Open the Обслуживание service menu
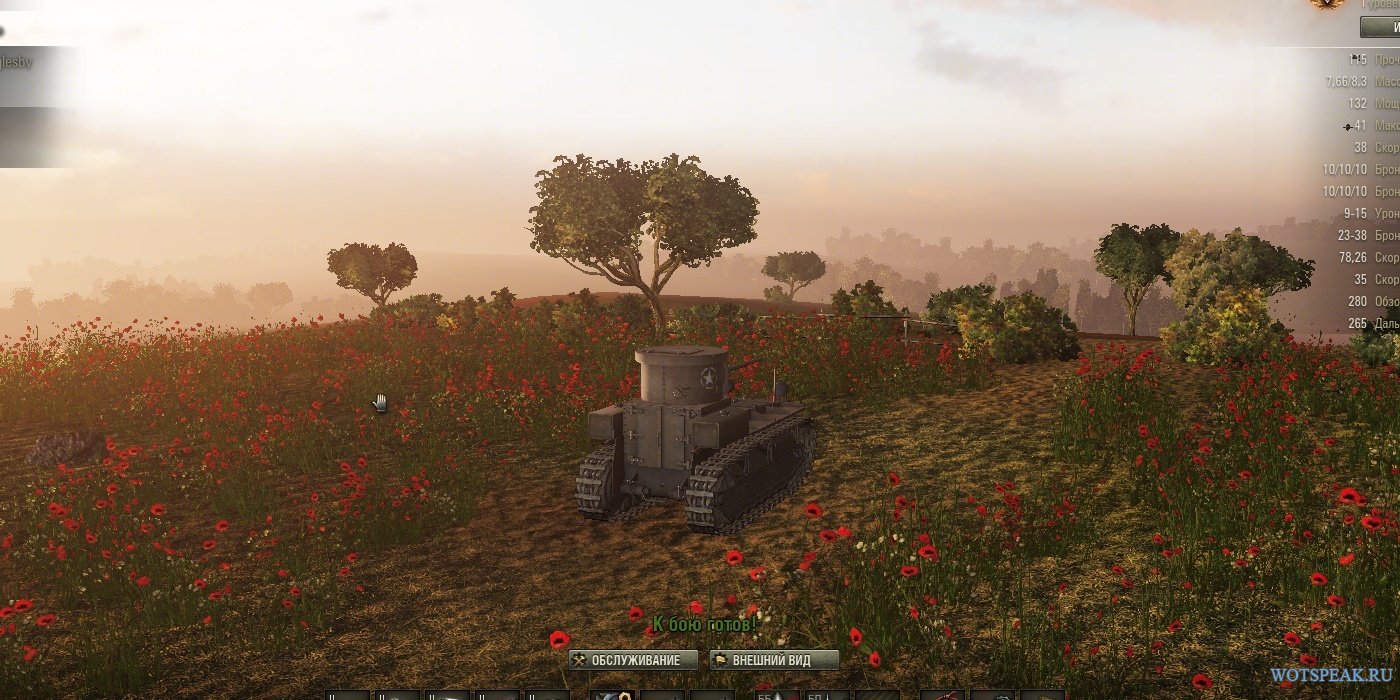Image resolution: width=1400 pixels, height=700 pixels. coord(632,660)
